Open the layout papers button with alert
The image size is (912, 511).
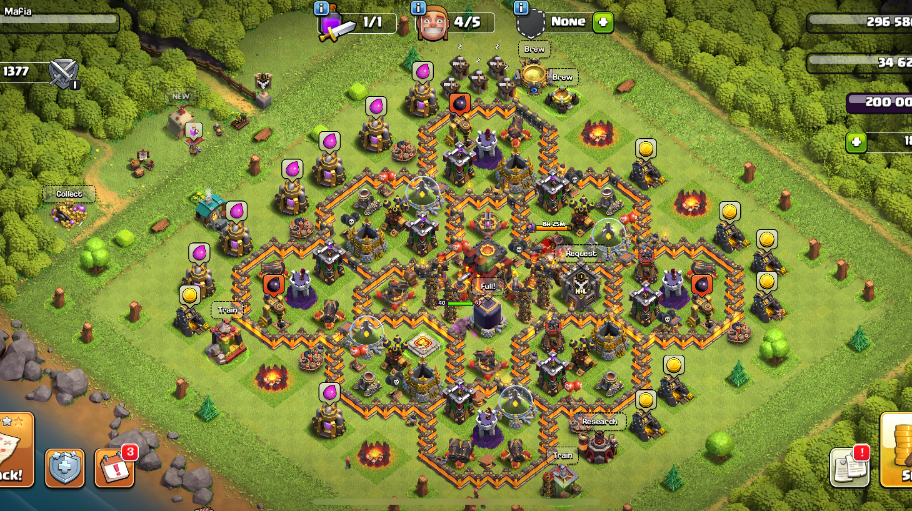[849, 467]
